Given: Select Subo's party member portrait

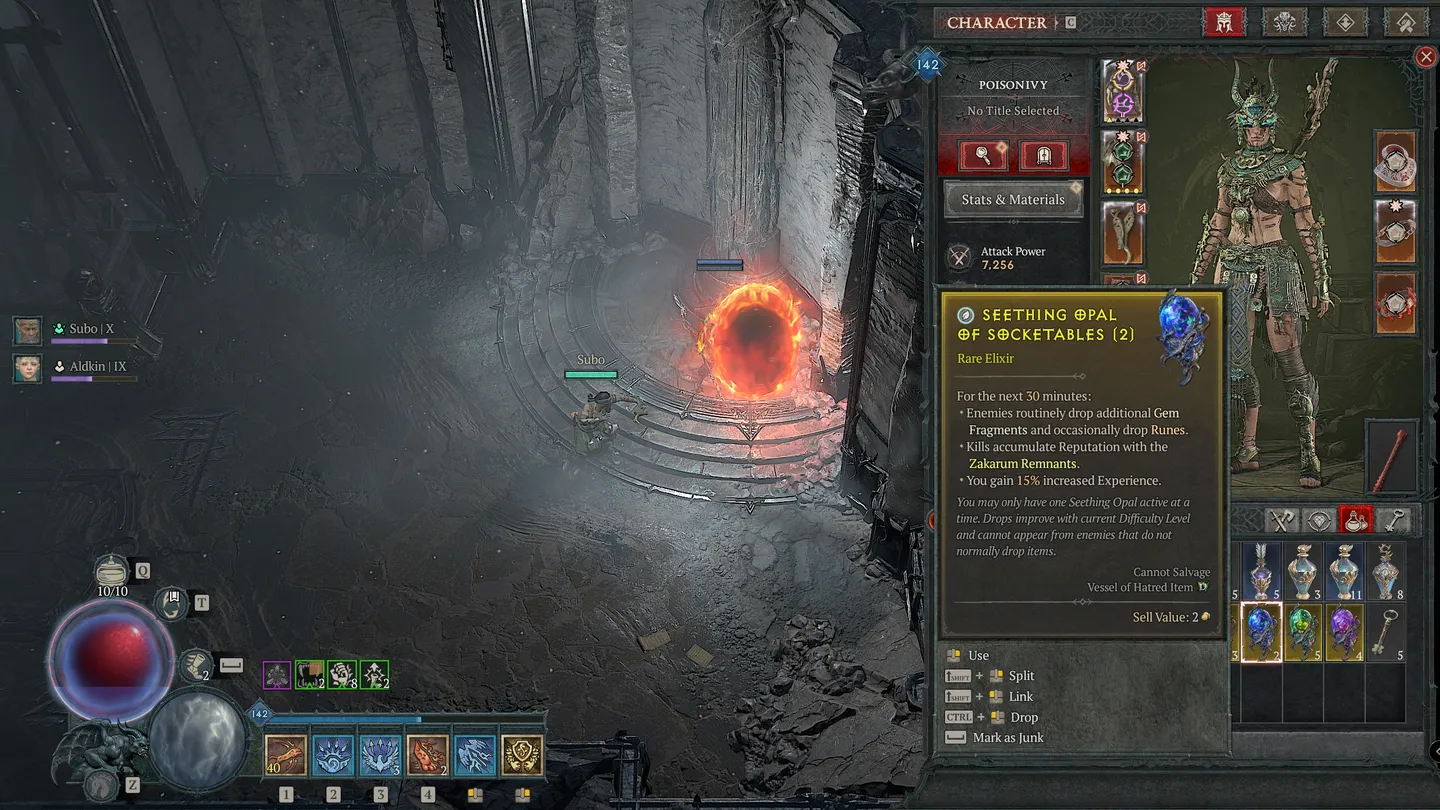Looking at the screenshot, I should pyautogui.click(x=27, y=330).
